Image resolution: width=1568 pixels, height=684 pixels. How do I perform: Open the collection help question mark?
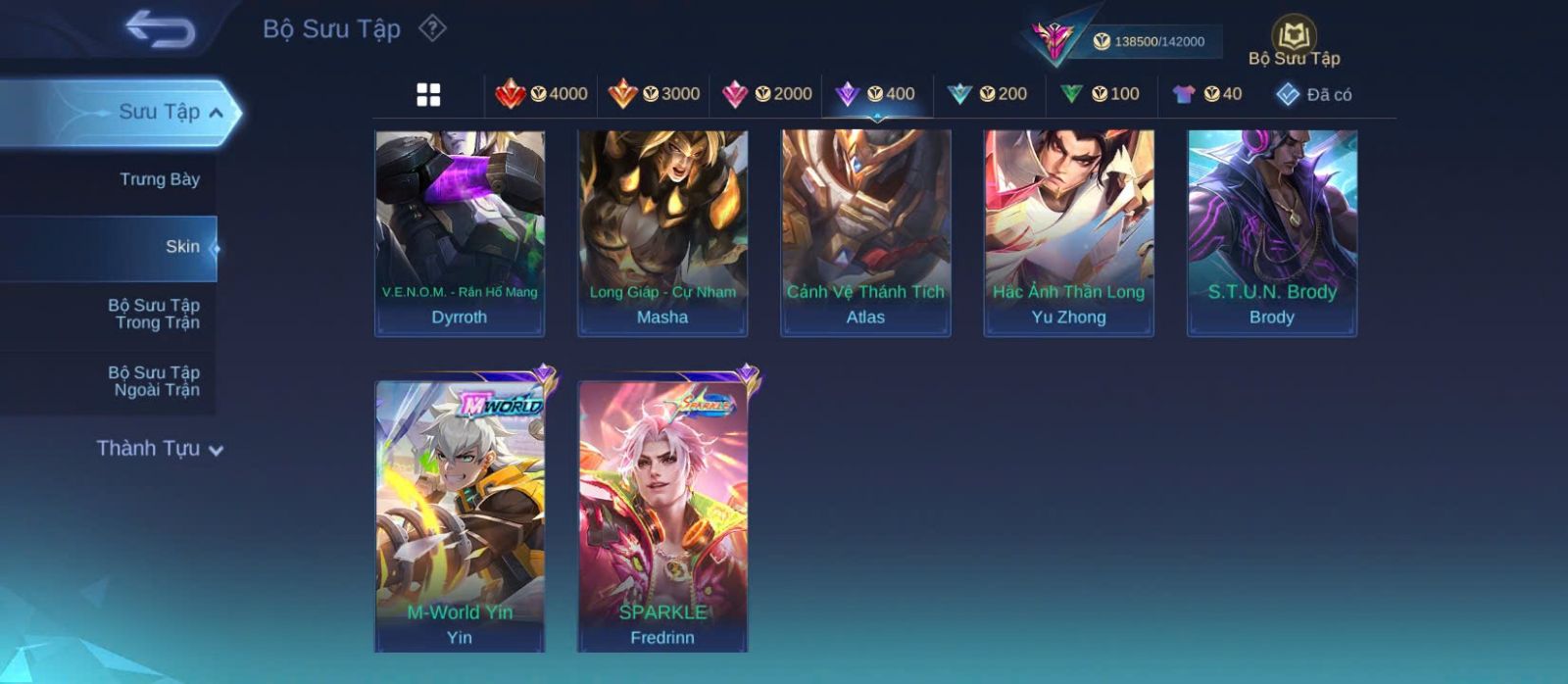432,28
